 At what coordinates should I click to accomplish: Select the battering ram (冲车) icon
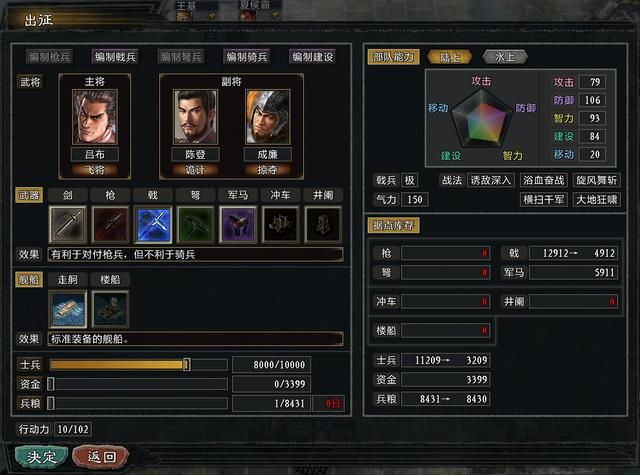point(281,224)
